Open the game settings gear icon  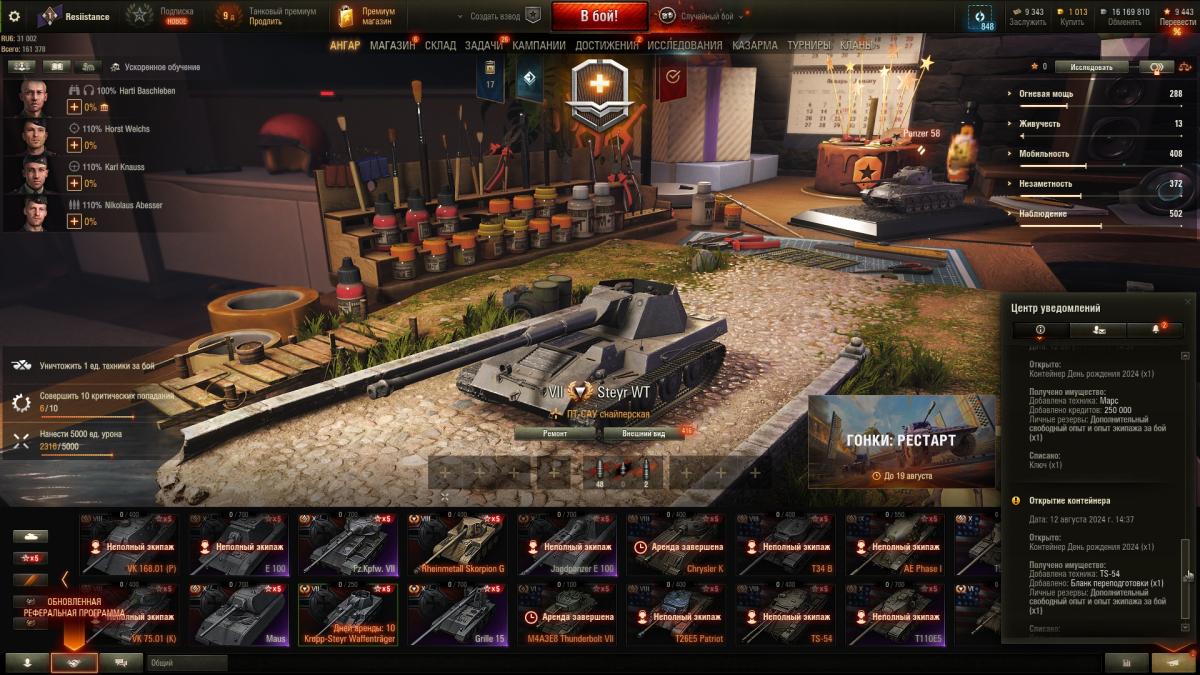14,16
